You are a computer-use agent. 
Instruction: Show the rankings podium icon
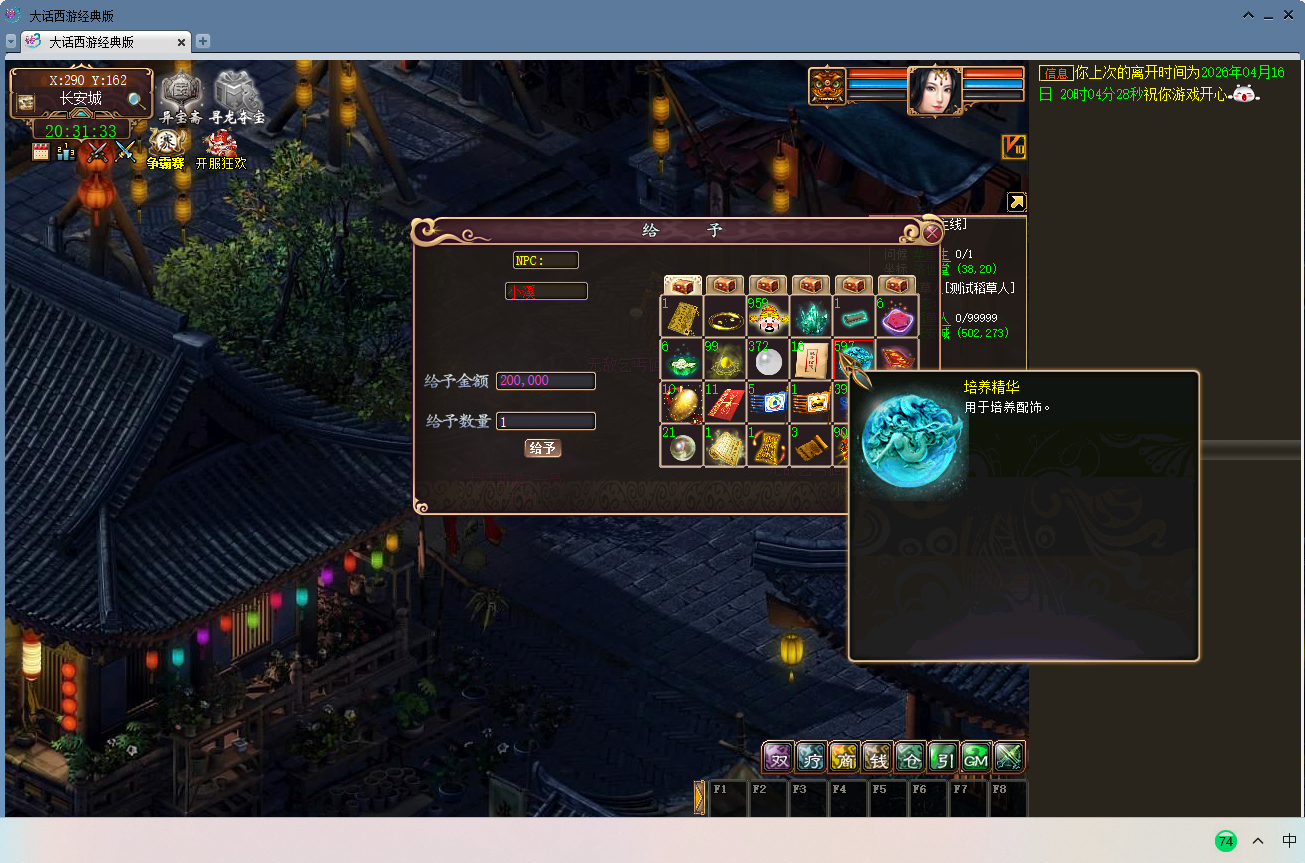pyautogui.click(x=66, y=152)
